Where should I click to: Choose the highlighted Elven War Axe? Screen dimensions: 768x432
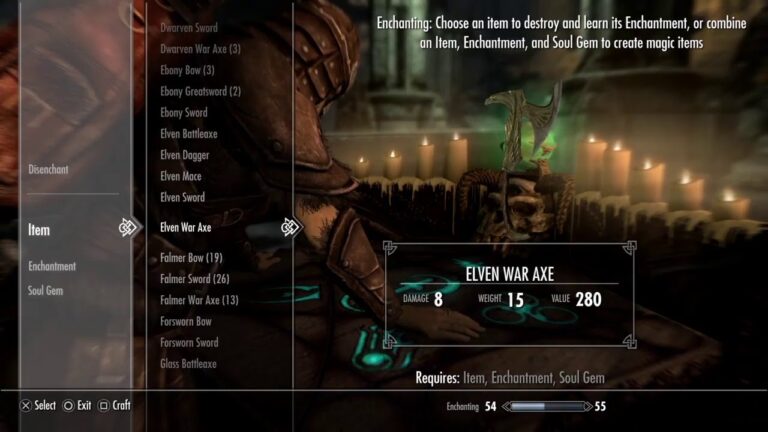(185, 227)
